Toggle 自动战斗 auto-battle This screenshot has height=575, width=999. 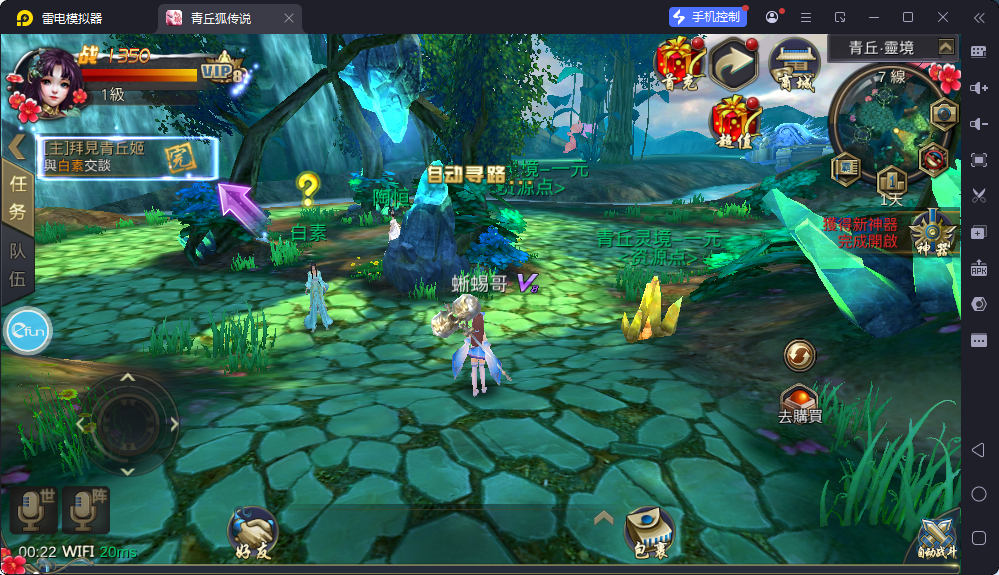(937, 540)
